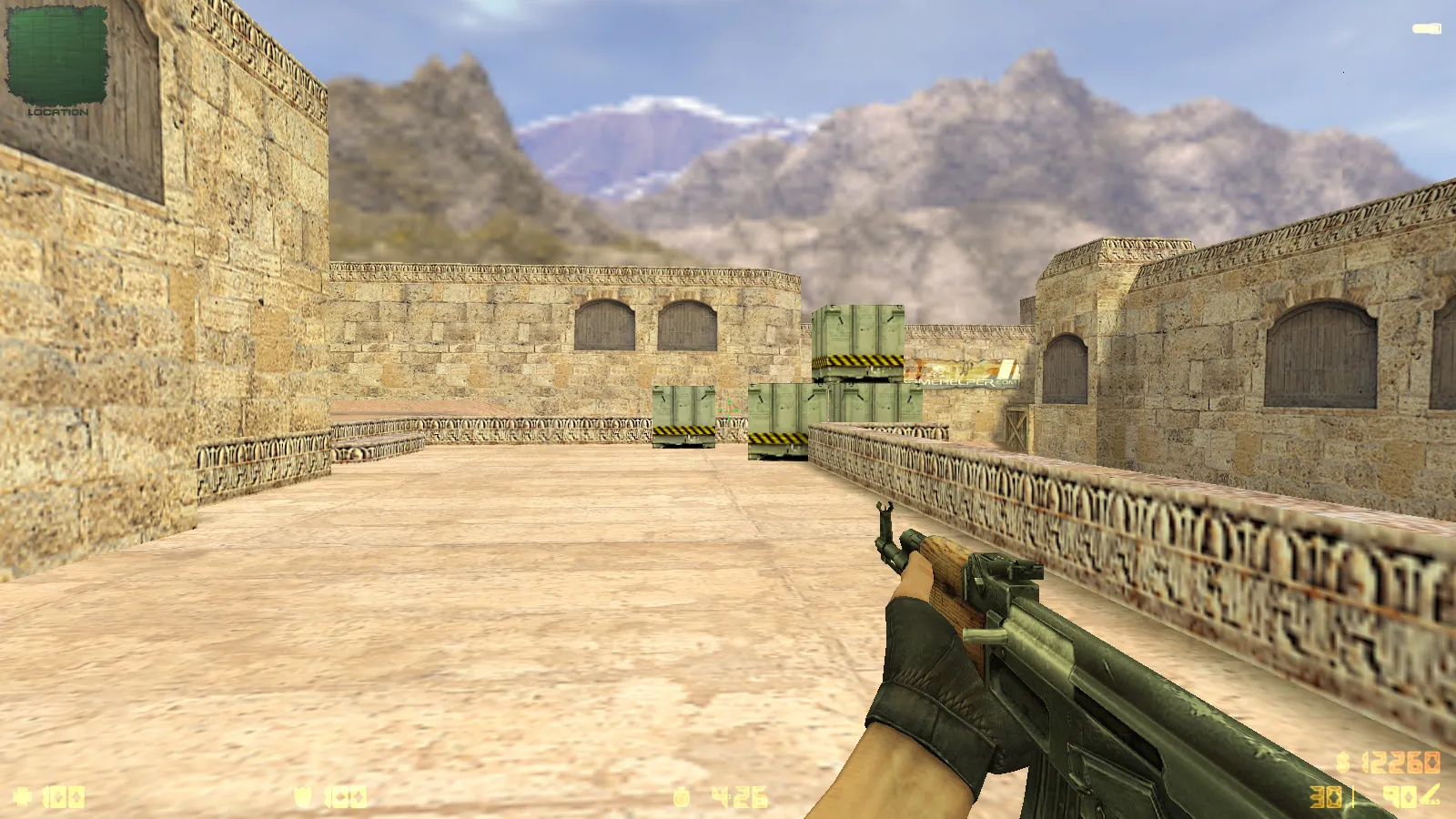Click the center crosshair
The height and width of the screenshot is (819, 1456).
728,409
